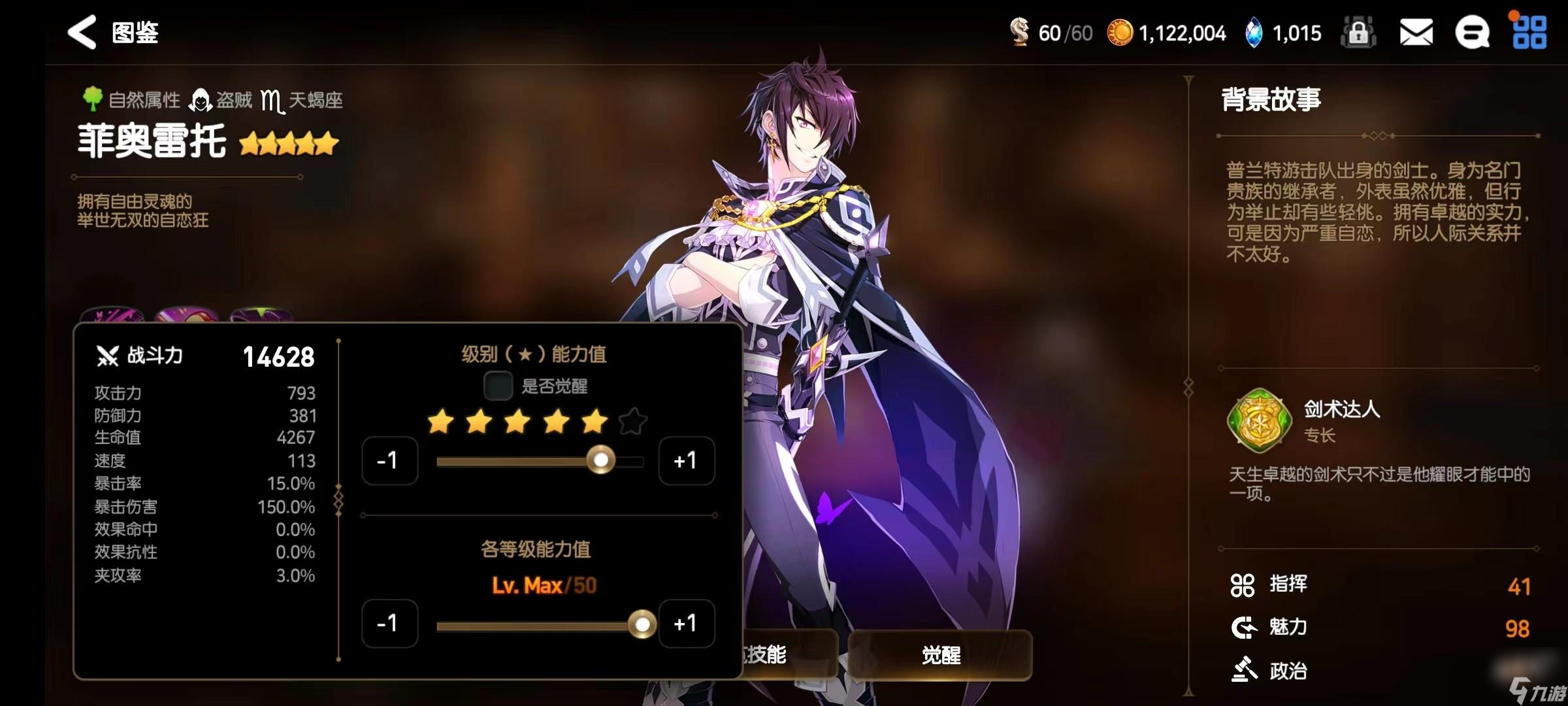The width and height of the screenshot is (1568, 706).
Task: Decrease star grade with its -1 button
Action: coord(389,461)
